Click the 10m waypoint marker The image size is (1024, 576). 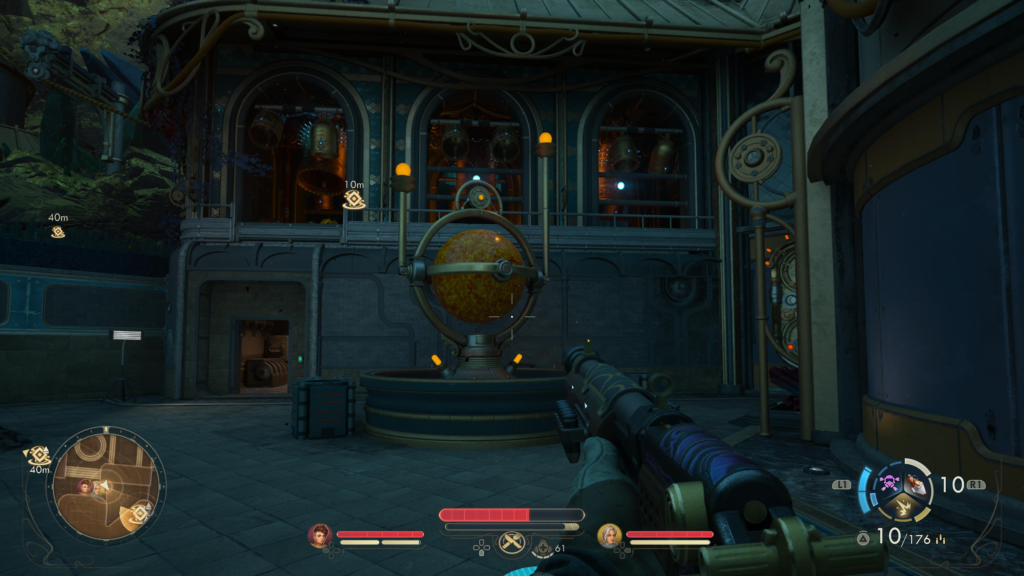point(353,200)
